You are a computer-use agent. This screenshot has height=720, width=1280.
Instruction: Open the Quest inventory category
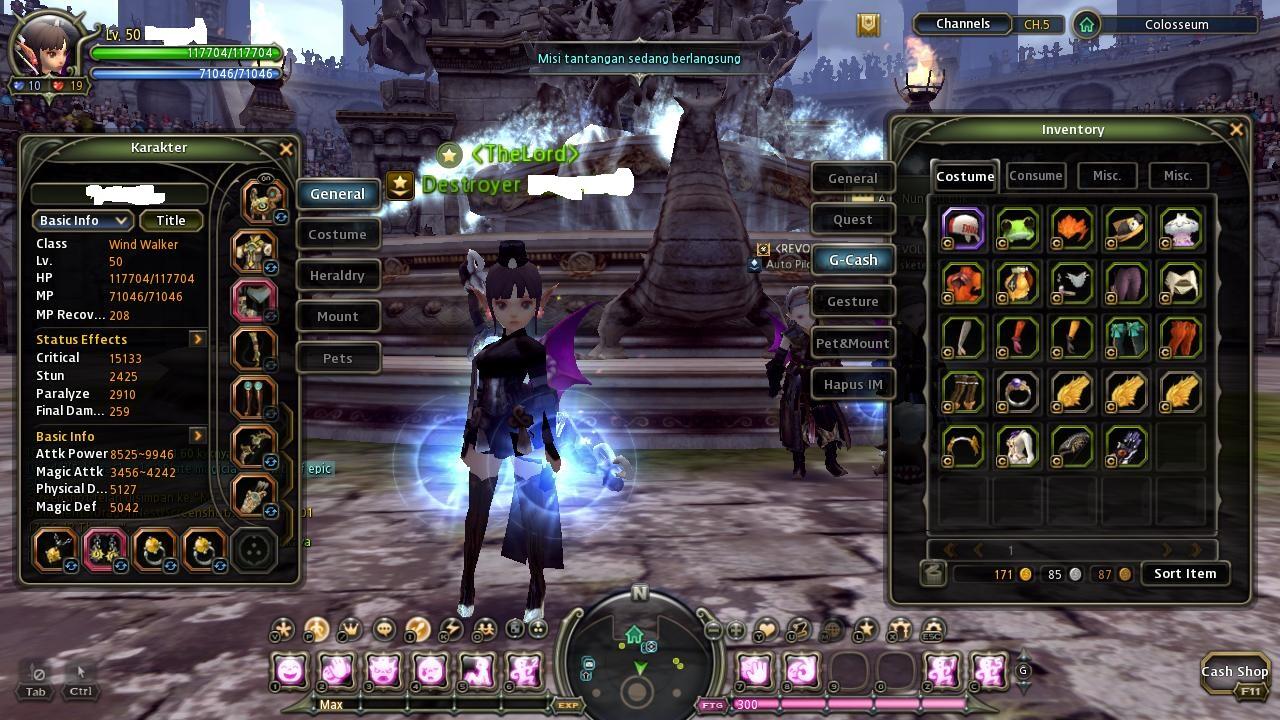(x=853, y=219)
